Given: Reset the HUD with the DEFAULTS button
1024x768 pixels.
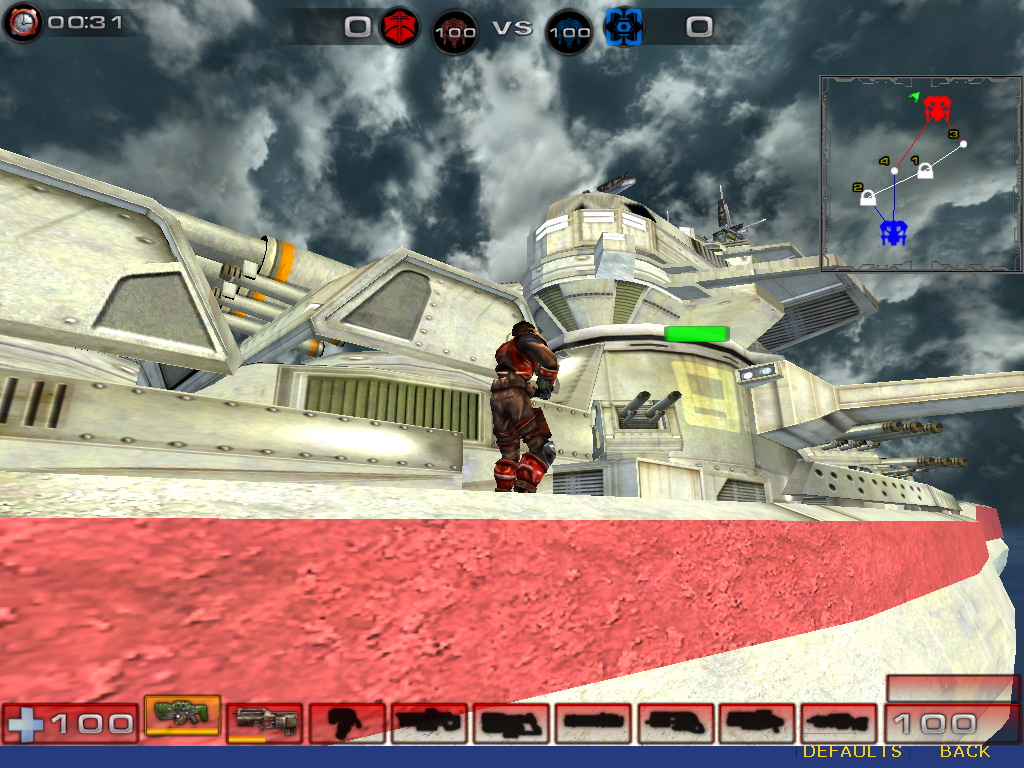Looking at the screenshot, I should click(852, 751).
